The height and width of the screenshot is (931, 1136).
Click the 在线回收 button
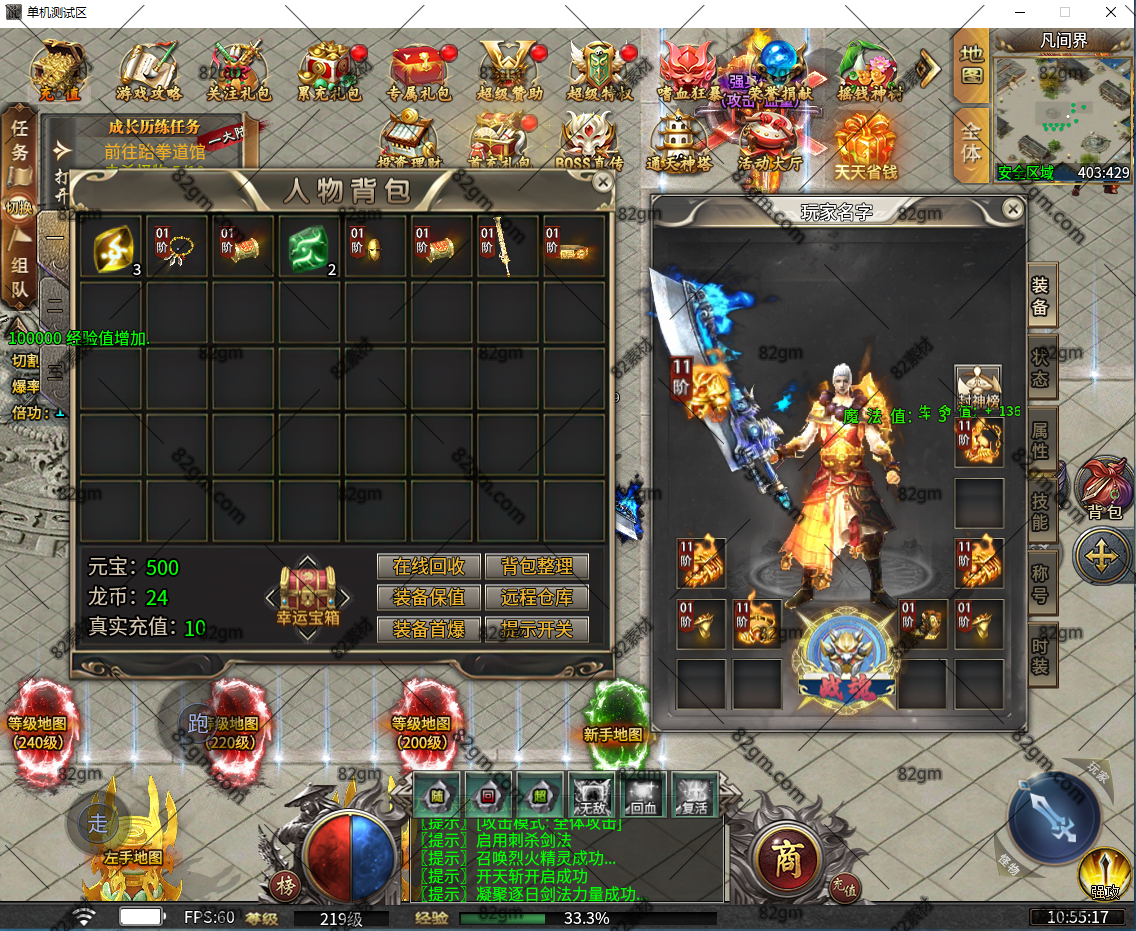pyautogui.click(x=429, y=566)
